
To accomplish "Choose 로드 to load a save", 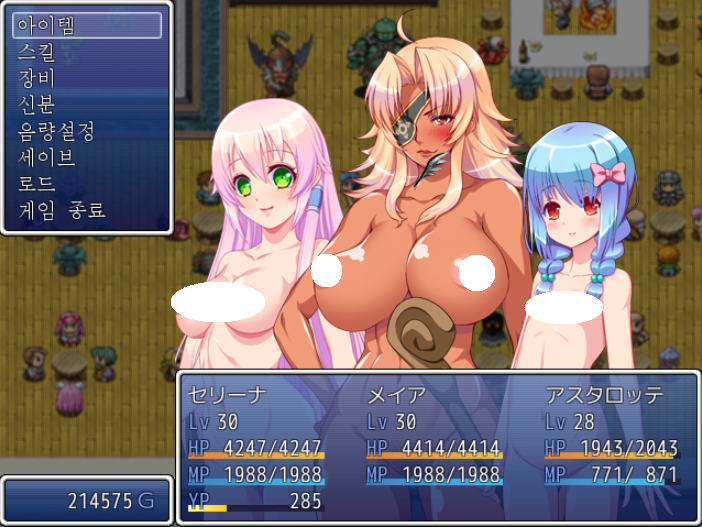I will tap(86, 183).
